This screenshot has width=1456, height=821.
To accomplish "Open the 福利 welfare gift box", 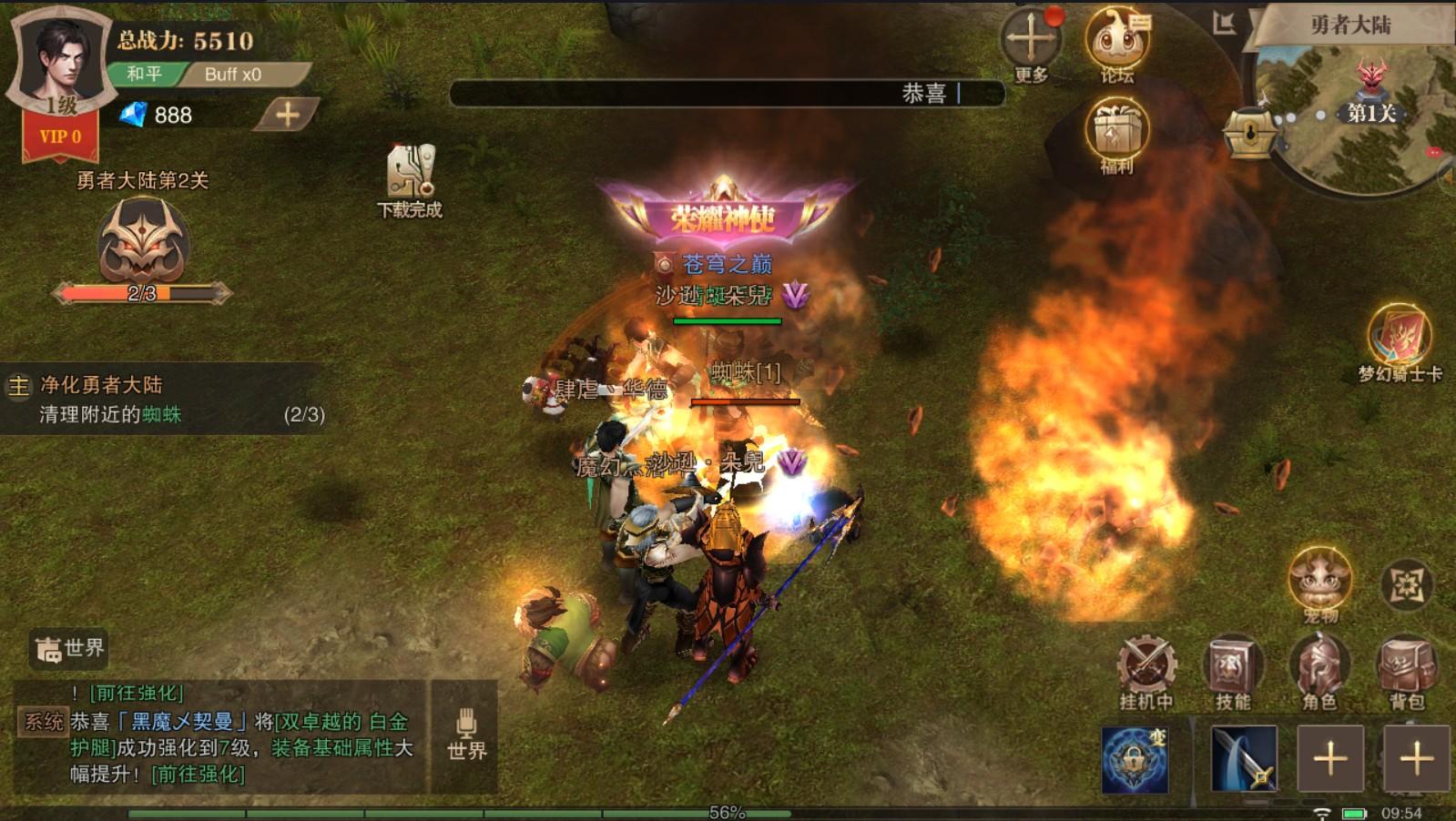I will click(x=1116, y=133).
